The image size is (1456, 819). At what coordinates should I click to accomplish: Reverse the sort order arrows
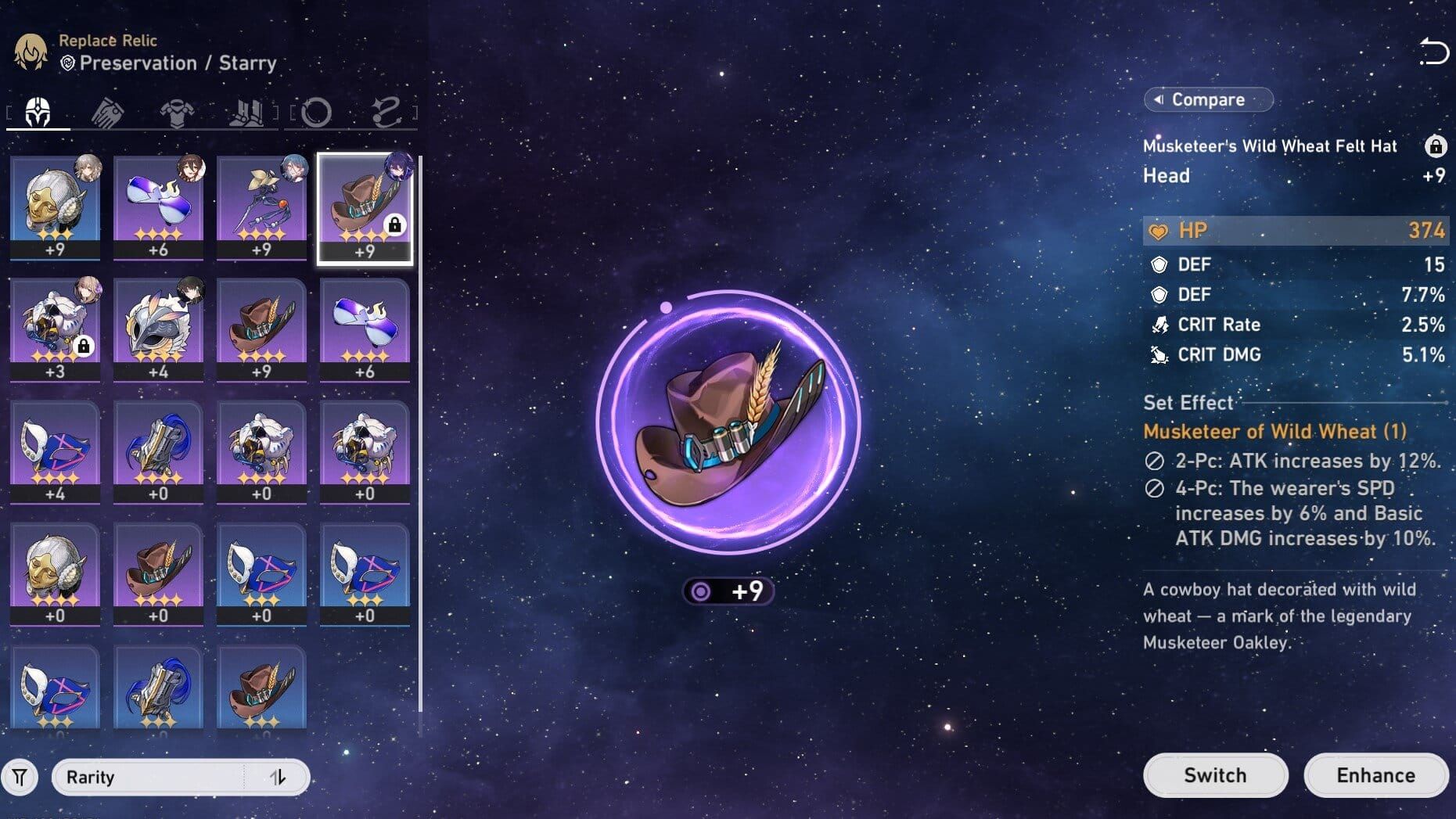278,778
